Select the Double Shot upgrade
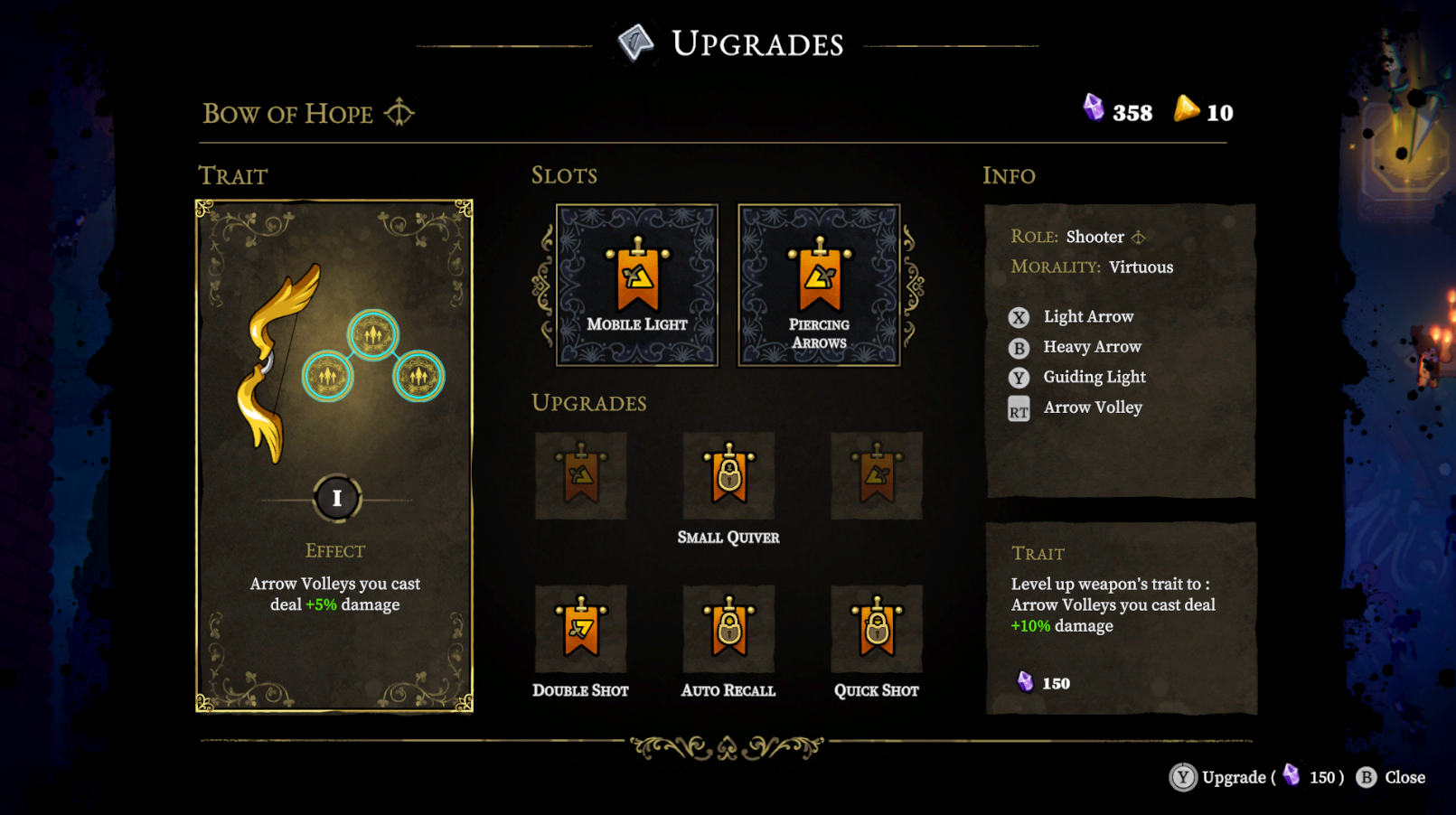Screen dimensions: 1456x815 pos(580,629)
